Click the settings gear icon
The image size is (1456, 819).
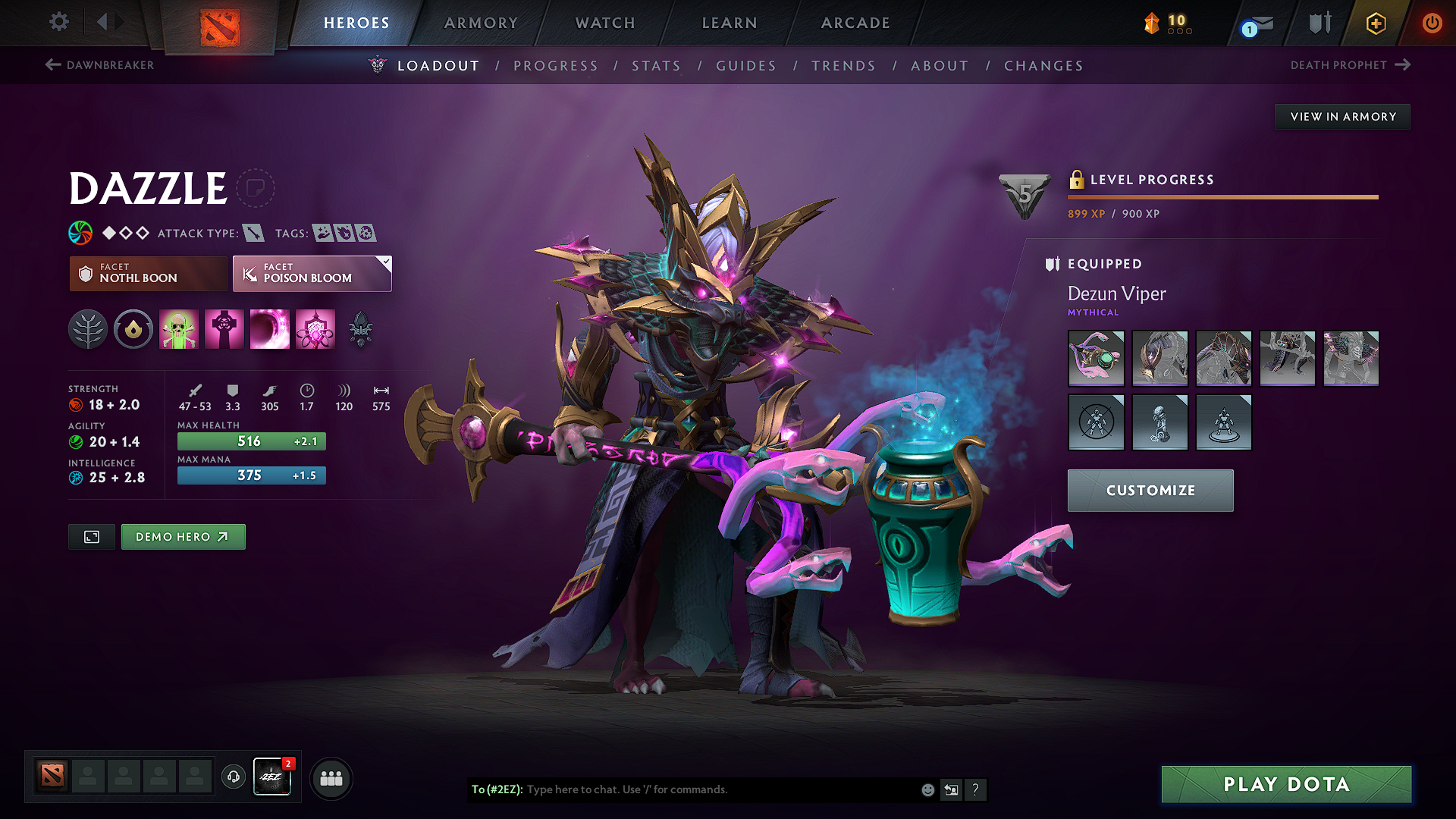click(x=58, y=22)
